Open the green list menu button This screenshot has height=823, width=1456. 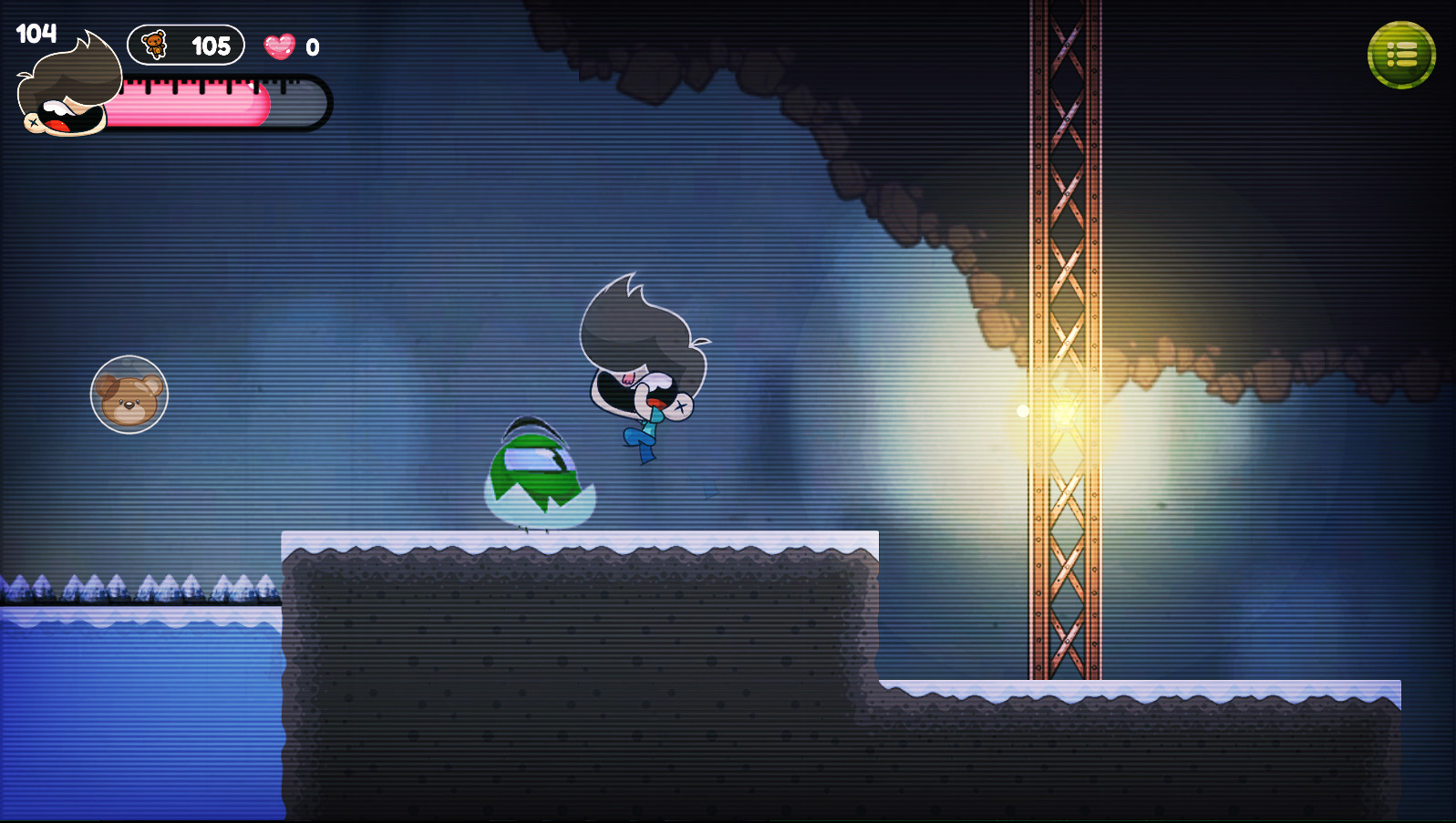(1401, 56)
